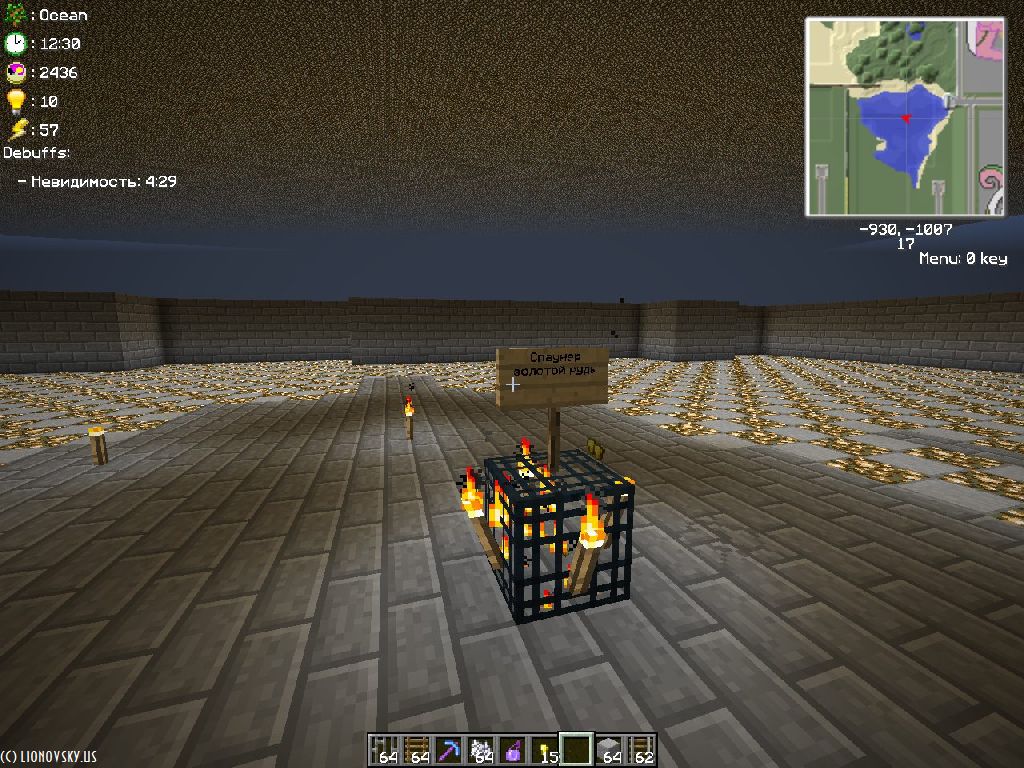
Task: Click the red player marker on minimap
Action: pos(906,119)
